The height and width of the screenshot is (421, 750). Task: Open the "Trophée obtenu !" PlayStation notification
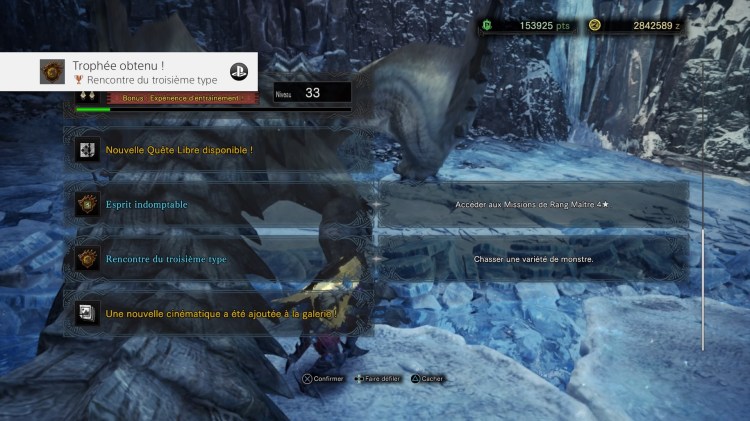128,71
